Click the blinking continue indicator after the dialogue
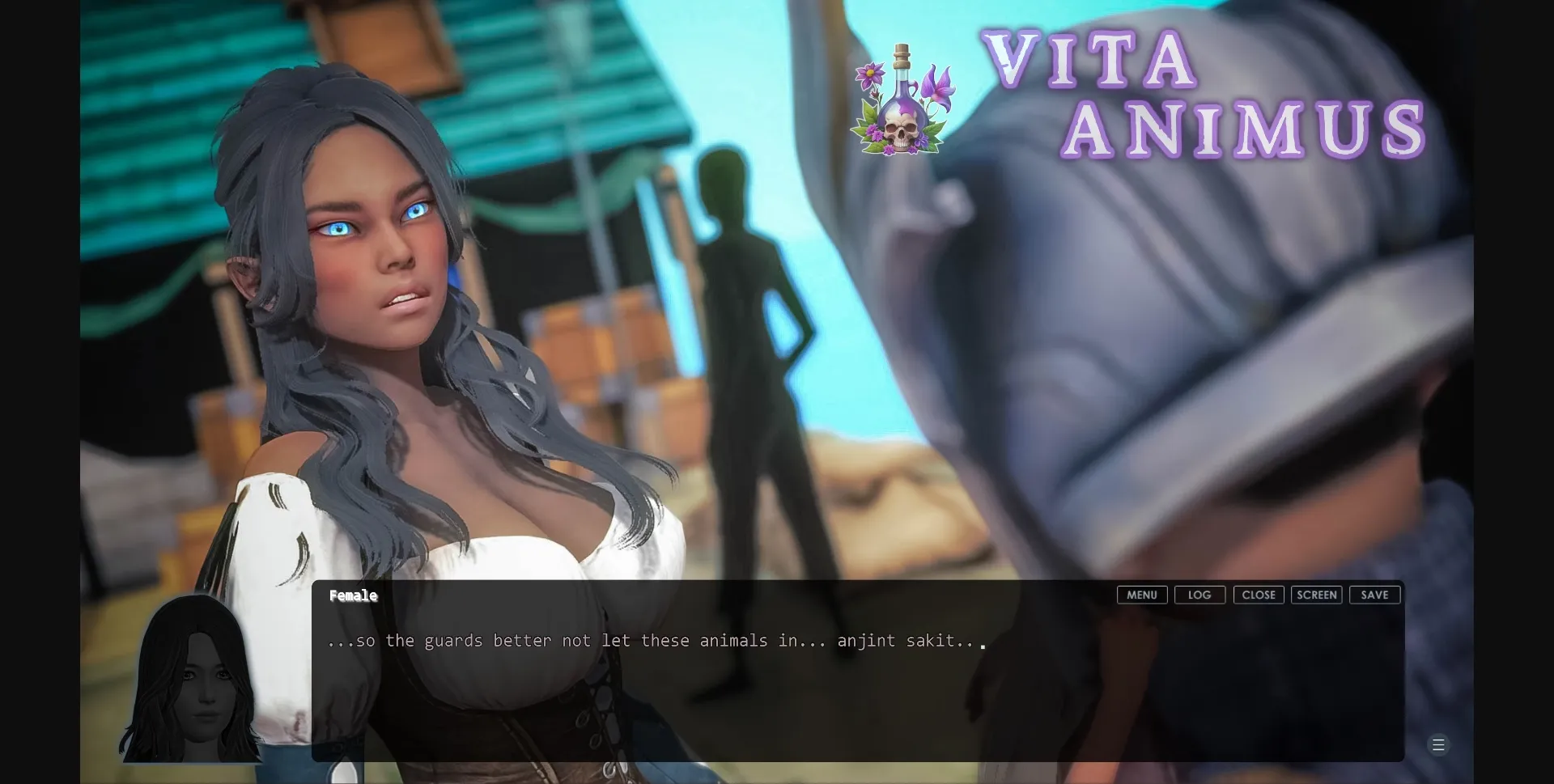Viewport: 1554px width, 784px height. coord(984,646)
